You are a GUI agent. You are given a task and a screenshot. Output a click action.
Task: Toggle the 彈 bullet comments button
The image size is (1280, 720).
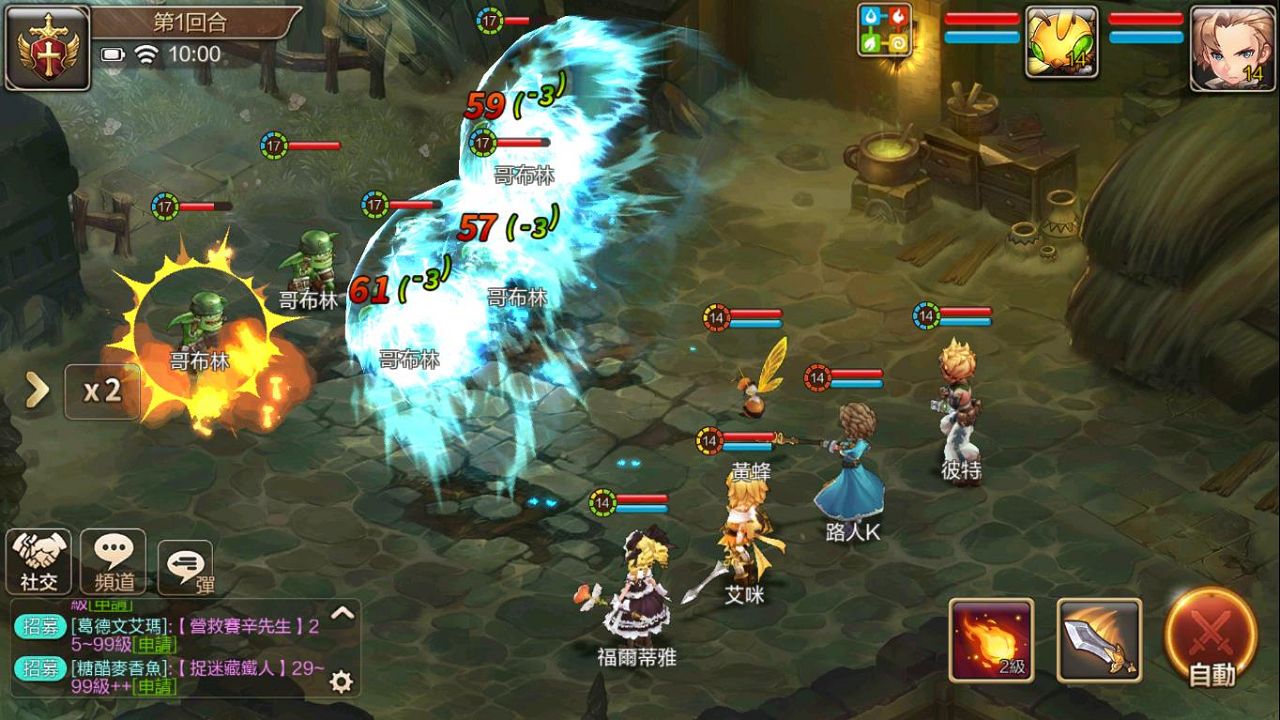pyautogui.click(x=186, y=569)
